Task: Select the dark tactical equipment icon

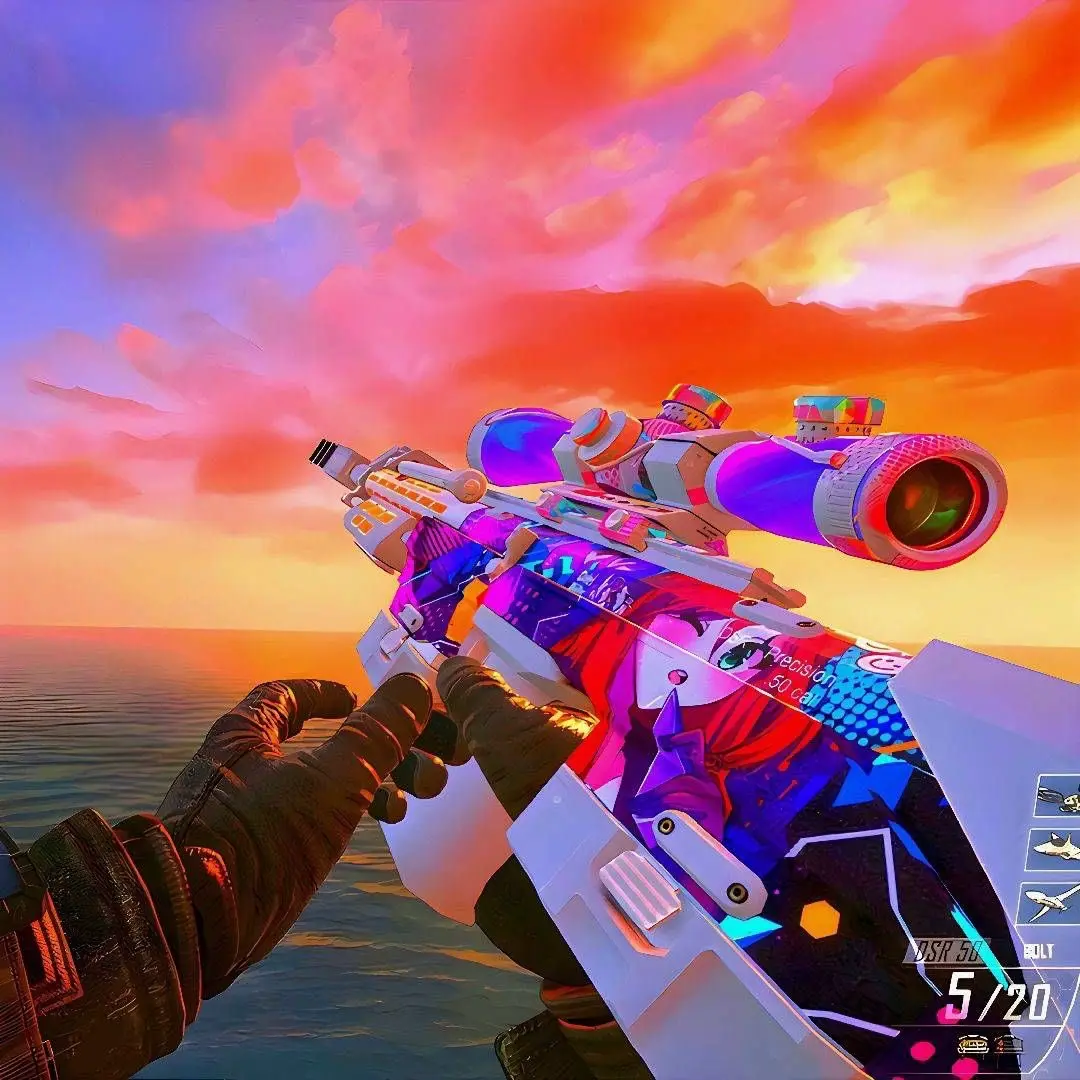Action: click(x=1007, y=1044)
